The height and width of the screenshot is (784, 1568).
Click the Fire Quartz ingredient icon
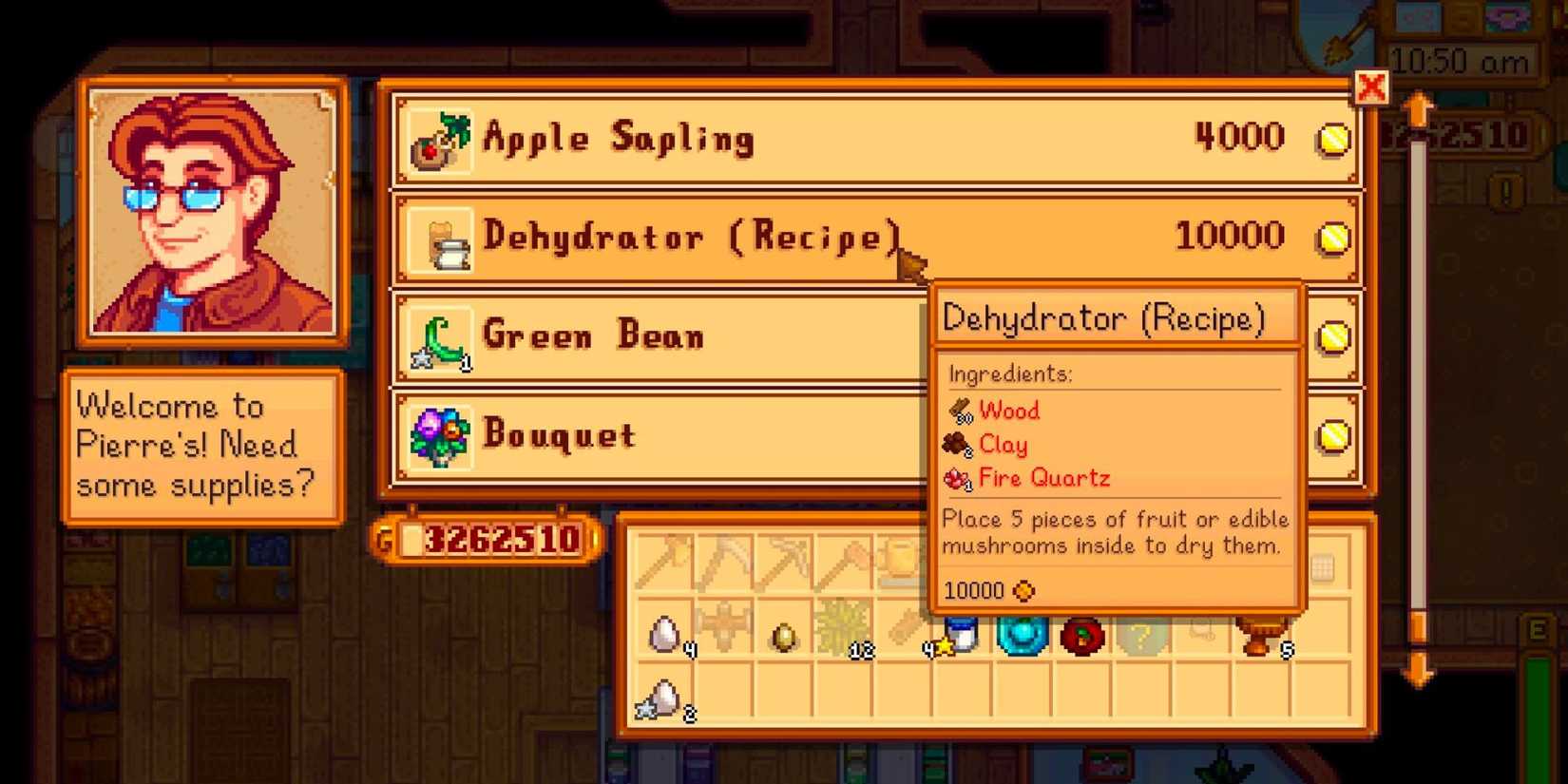click(x=956, y=479)
